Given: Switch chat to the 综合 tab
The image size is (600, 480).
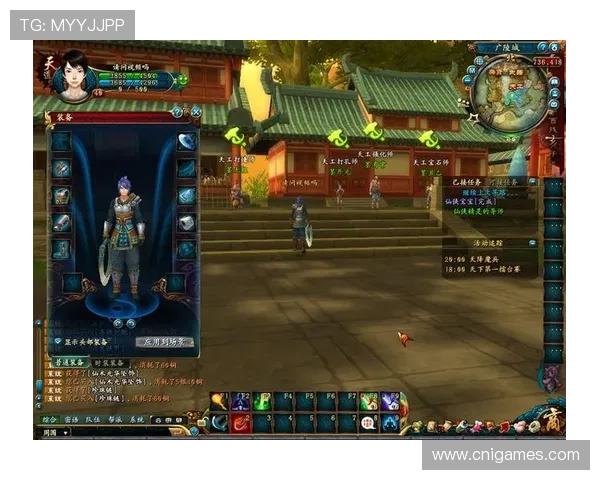Looking at the screenshot, I should 50,420.
